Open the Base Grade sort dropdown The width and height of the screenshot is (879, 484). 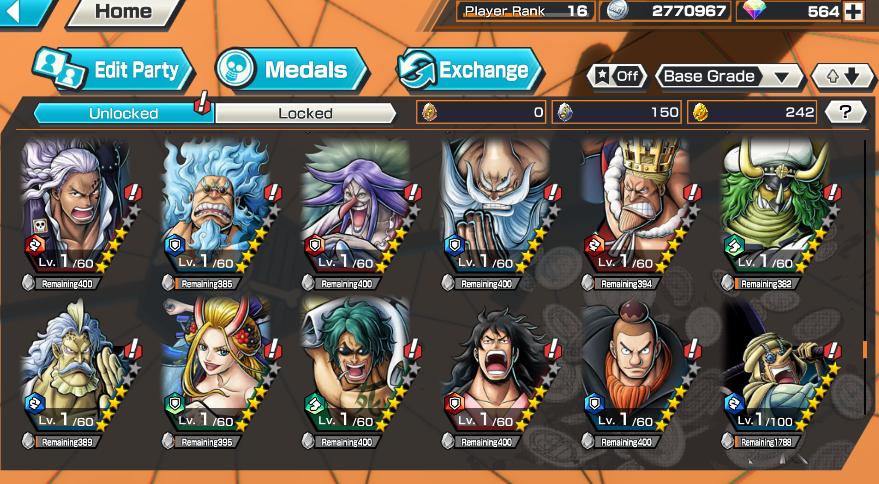[x=730, y=76]
